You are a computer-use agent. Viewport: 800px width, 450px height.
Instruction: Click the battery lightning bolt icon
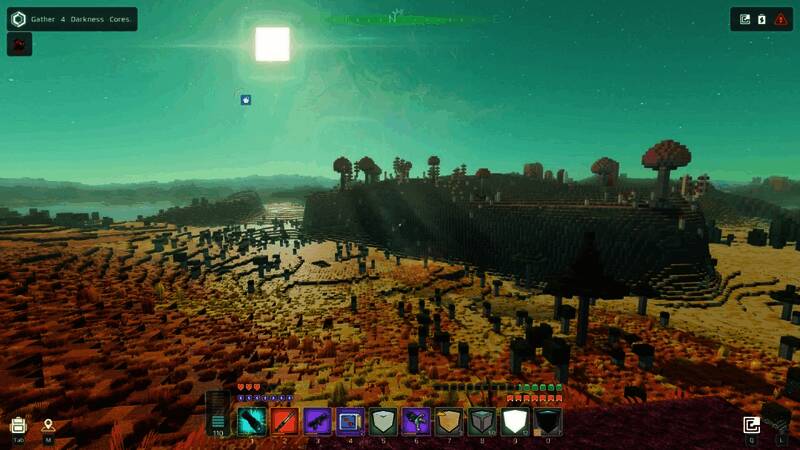coord(761,19)
